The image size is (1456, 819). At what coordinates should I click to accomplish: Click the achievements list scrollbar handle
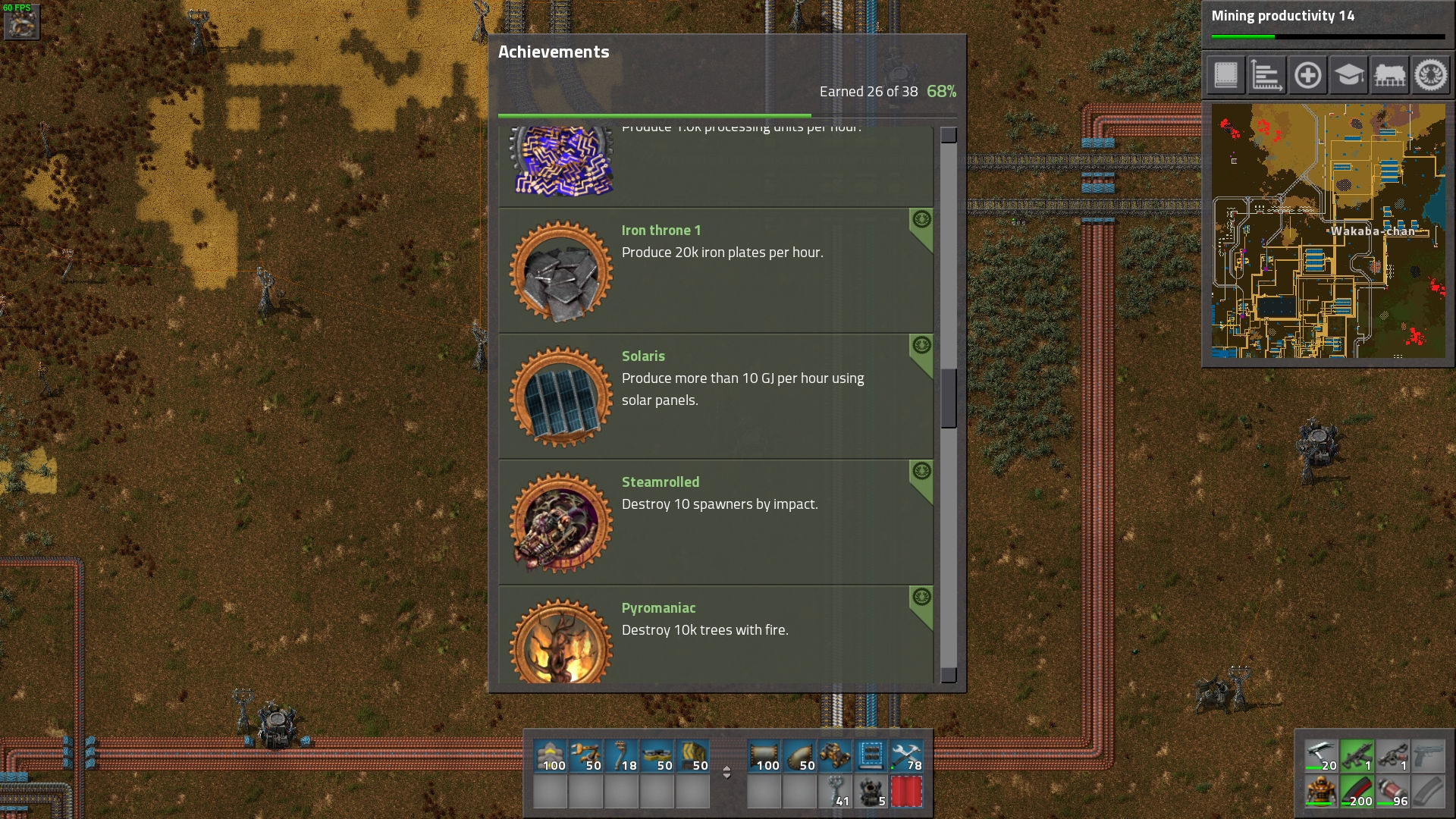pos(949,398)
